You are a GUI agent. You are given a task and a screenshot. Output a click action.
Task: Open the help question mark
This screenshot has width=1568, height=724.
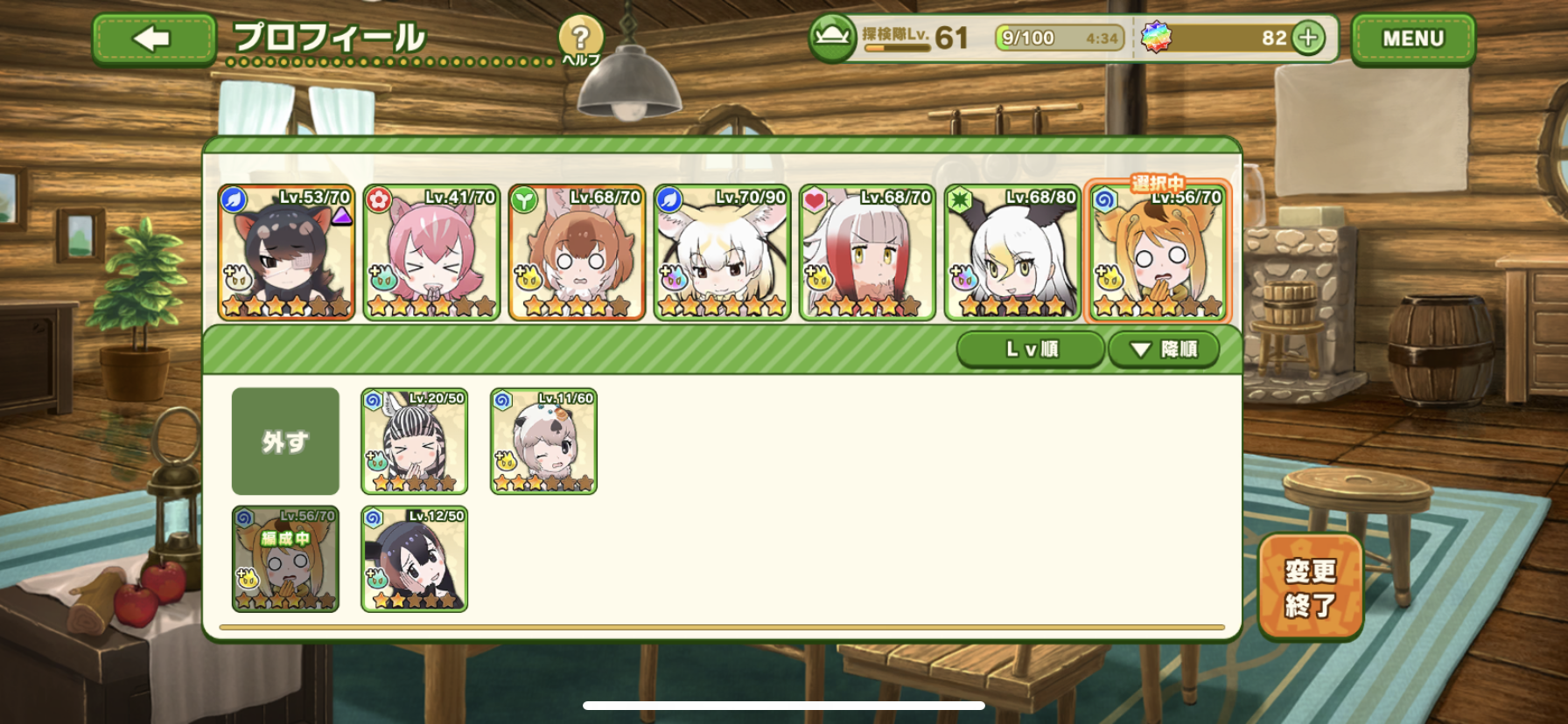[x=580, y=40]
